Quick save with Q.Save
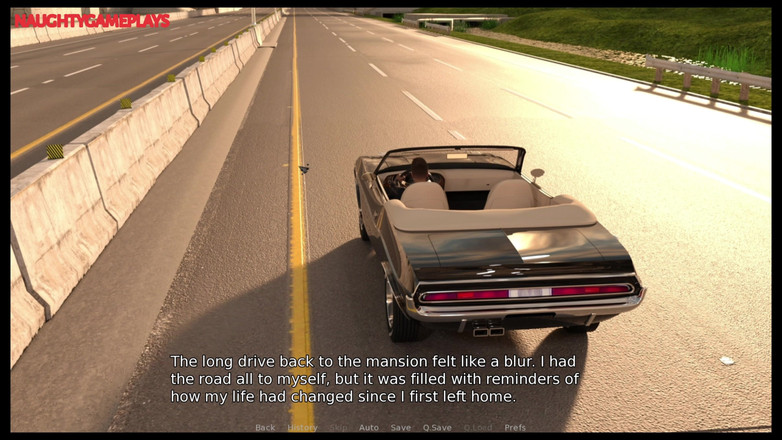Image resolution: width=782 pixels, height=440 pixels. tap(437, 427)
